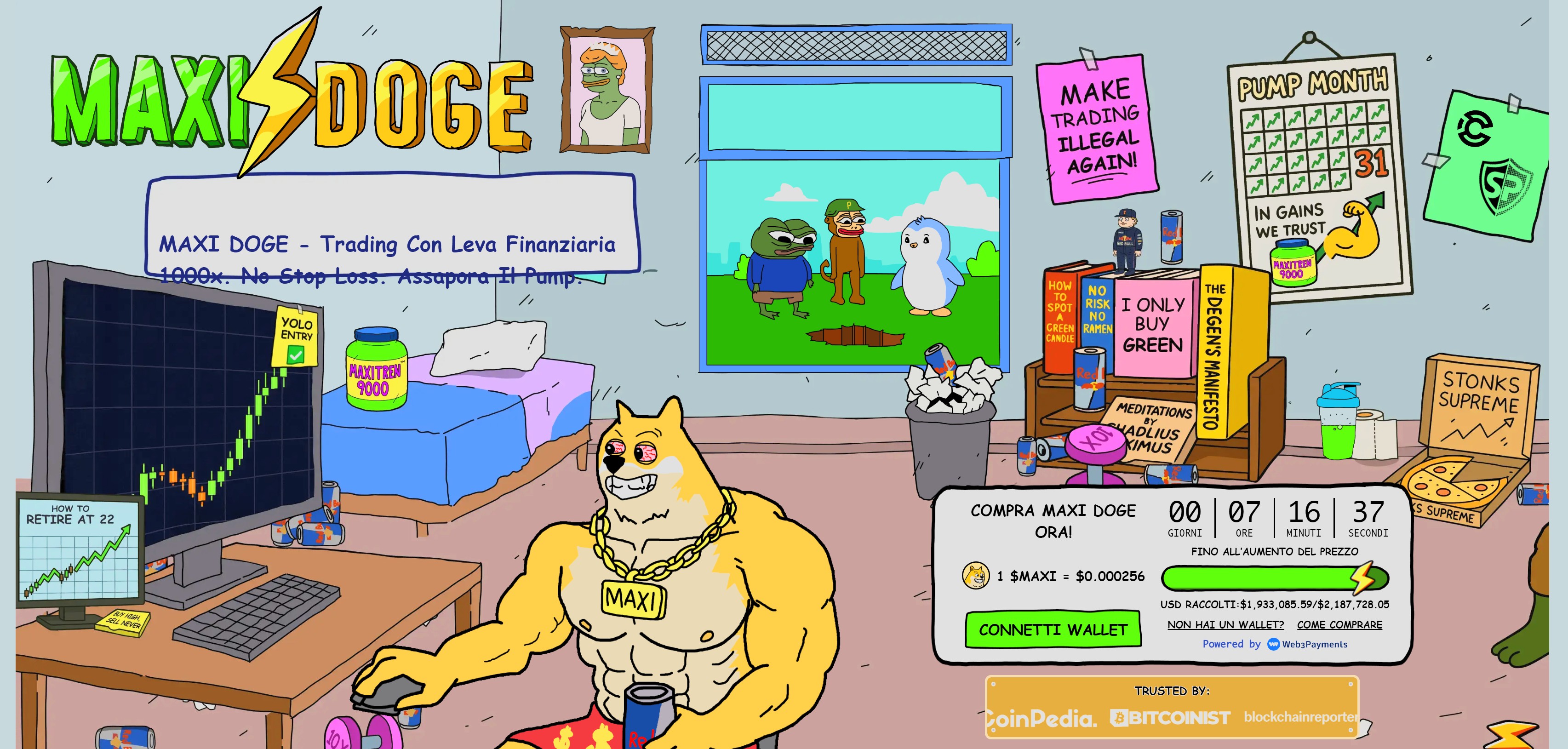Open the Bitcoinist logo link
This screenshot has height=749, width=1568.
pyautogui.click(x=1169, y=719)
